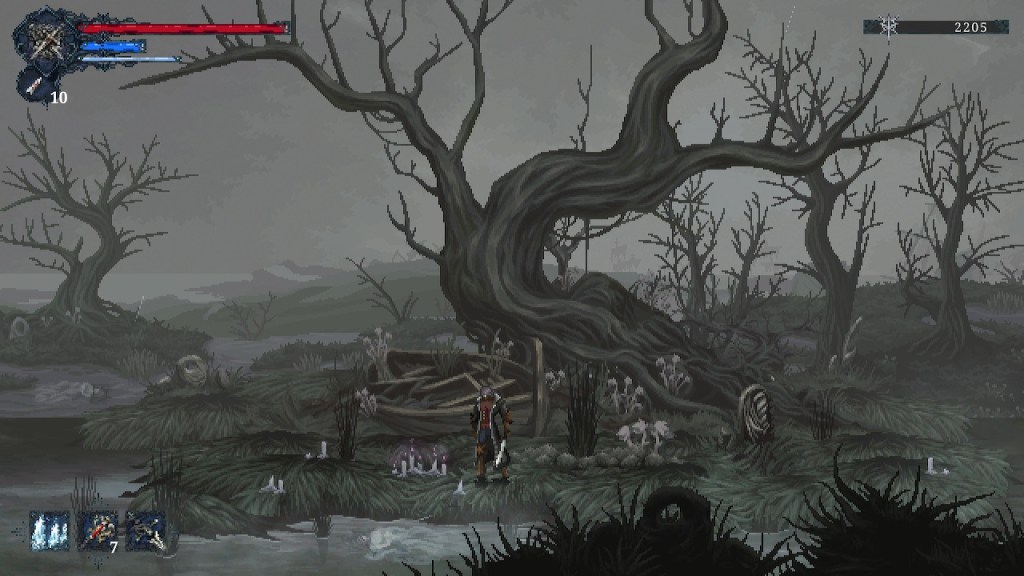The height and width of the screenshot is (576, 1024).
Task: Select the crossed swords weapon emblem
Action: coord(46,39)
